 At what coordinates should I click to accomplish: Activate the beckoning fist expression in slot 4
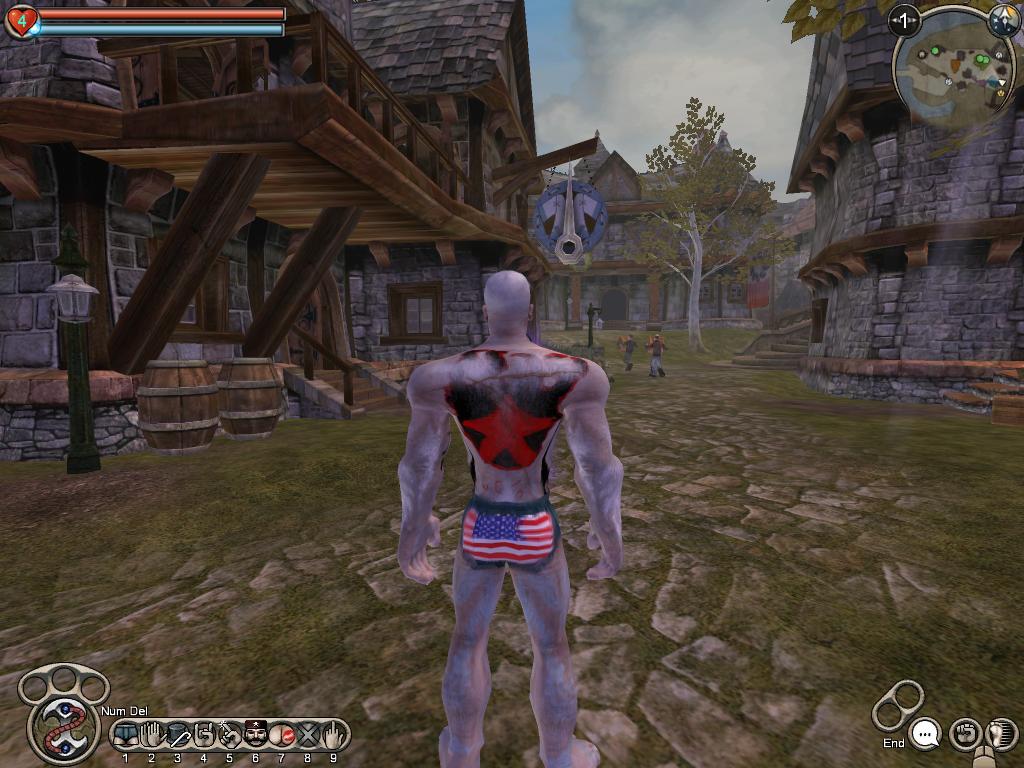(204, 736)
